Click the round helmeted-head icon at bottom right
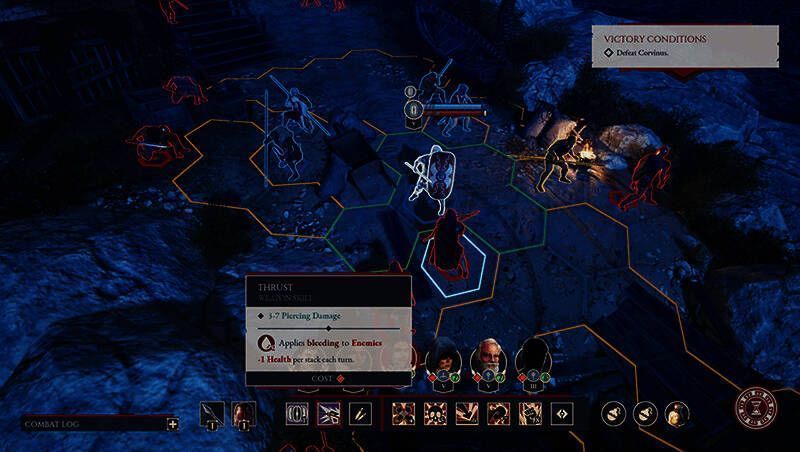The width and height of the screenshot is (800, 452). [677, 413]
